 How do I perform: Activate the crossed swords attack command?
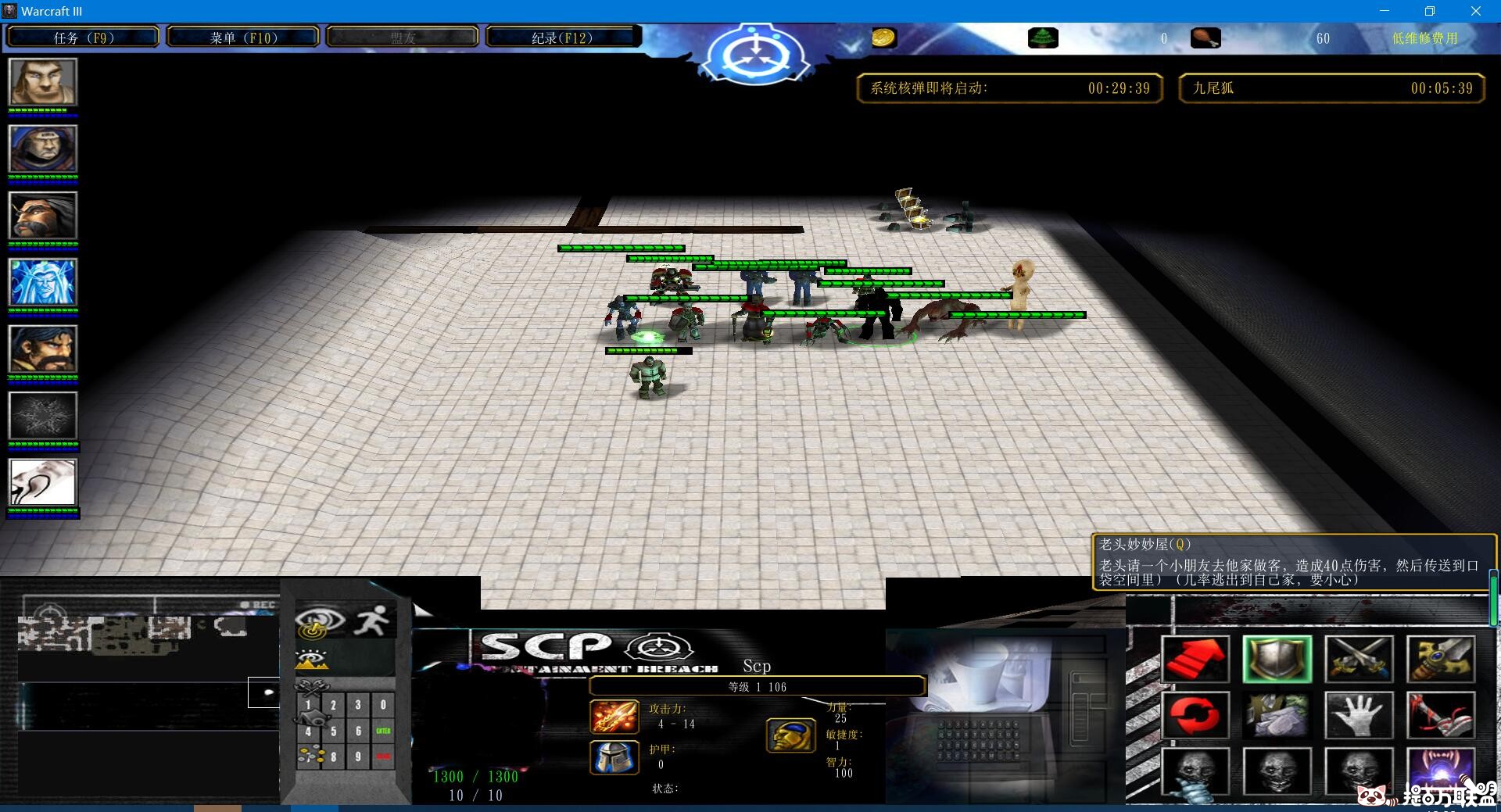click(1359, 659)
